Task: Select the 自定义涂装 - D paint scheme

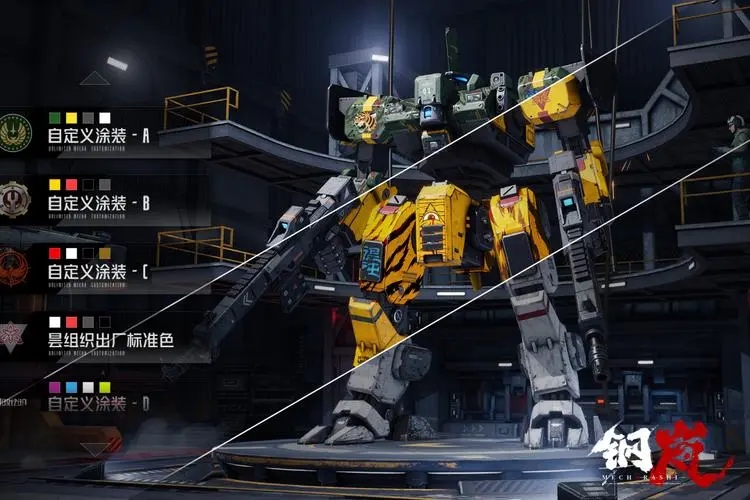Action: pyautogui.click(x=97, y=403)
